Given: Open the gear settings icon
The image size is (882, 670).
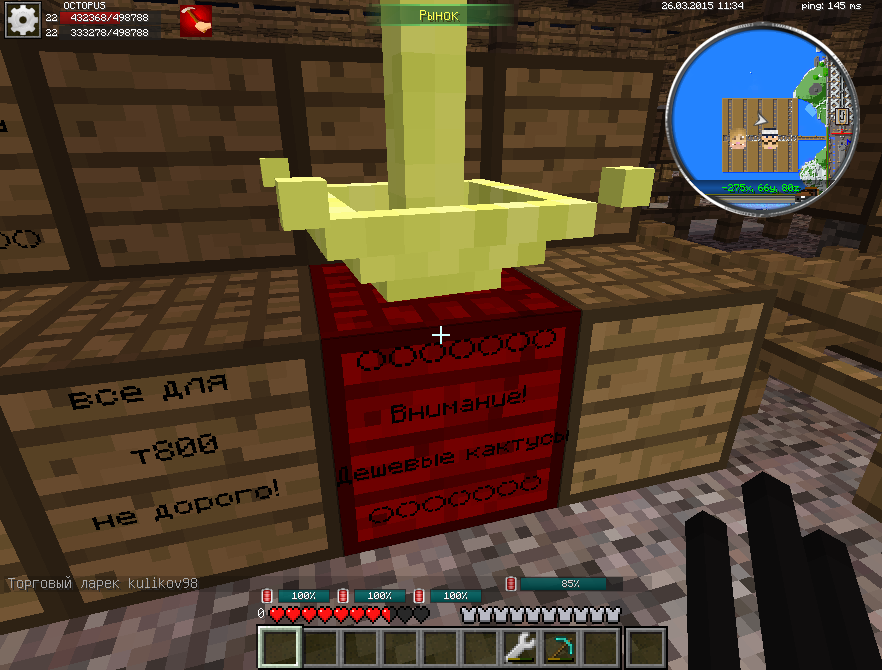Looking at the screenshot, I should point(21,21).
